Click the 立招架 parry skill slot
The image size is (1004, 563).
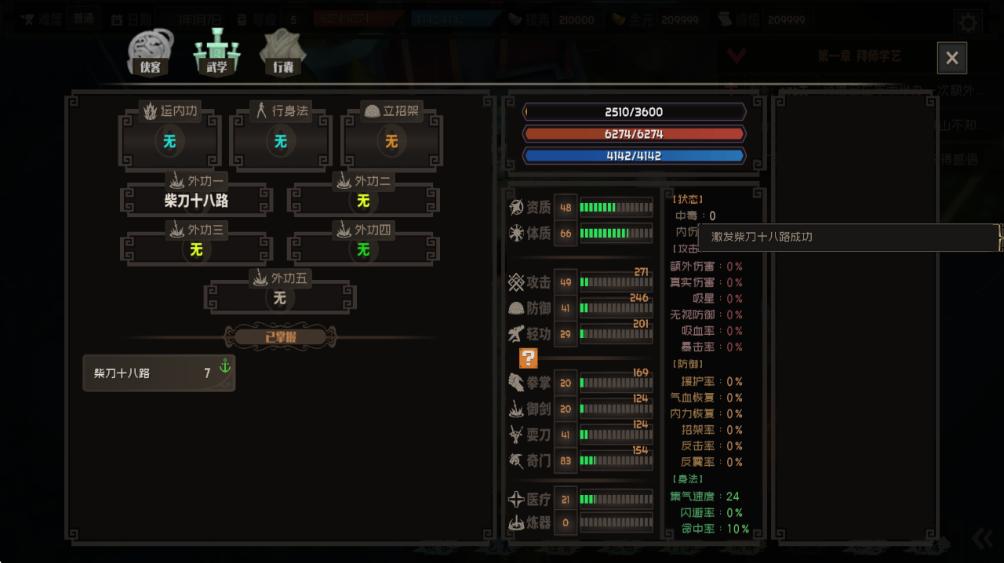click(391, 141)
